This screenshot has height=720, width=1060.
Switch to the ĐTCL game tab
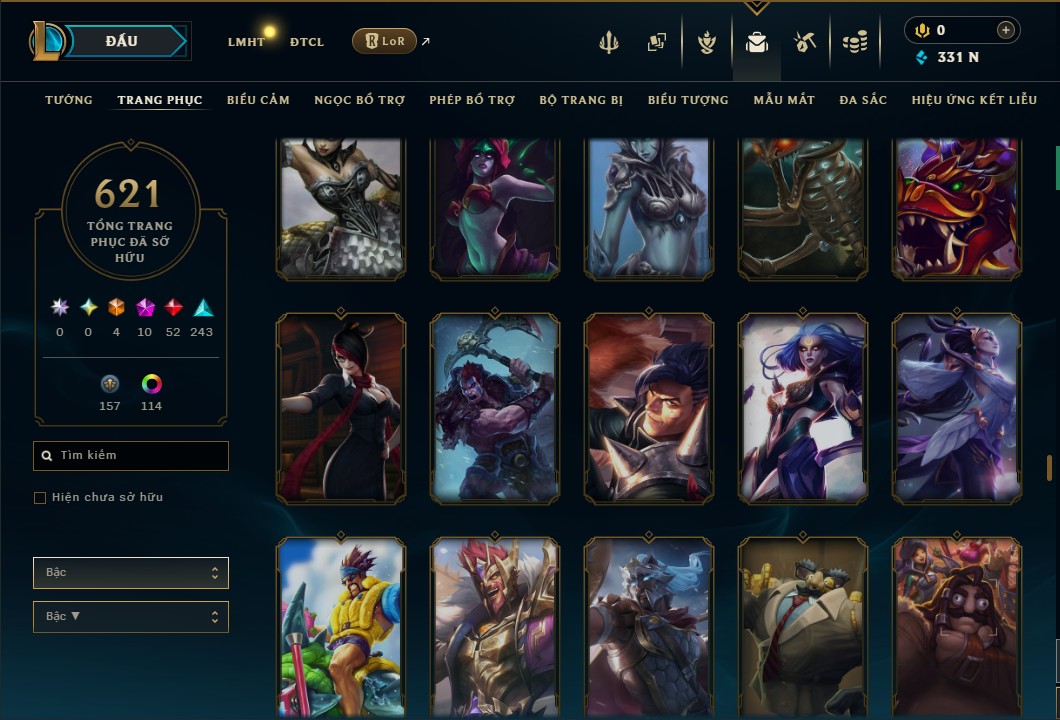307,42
